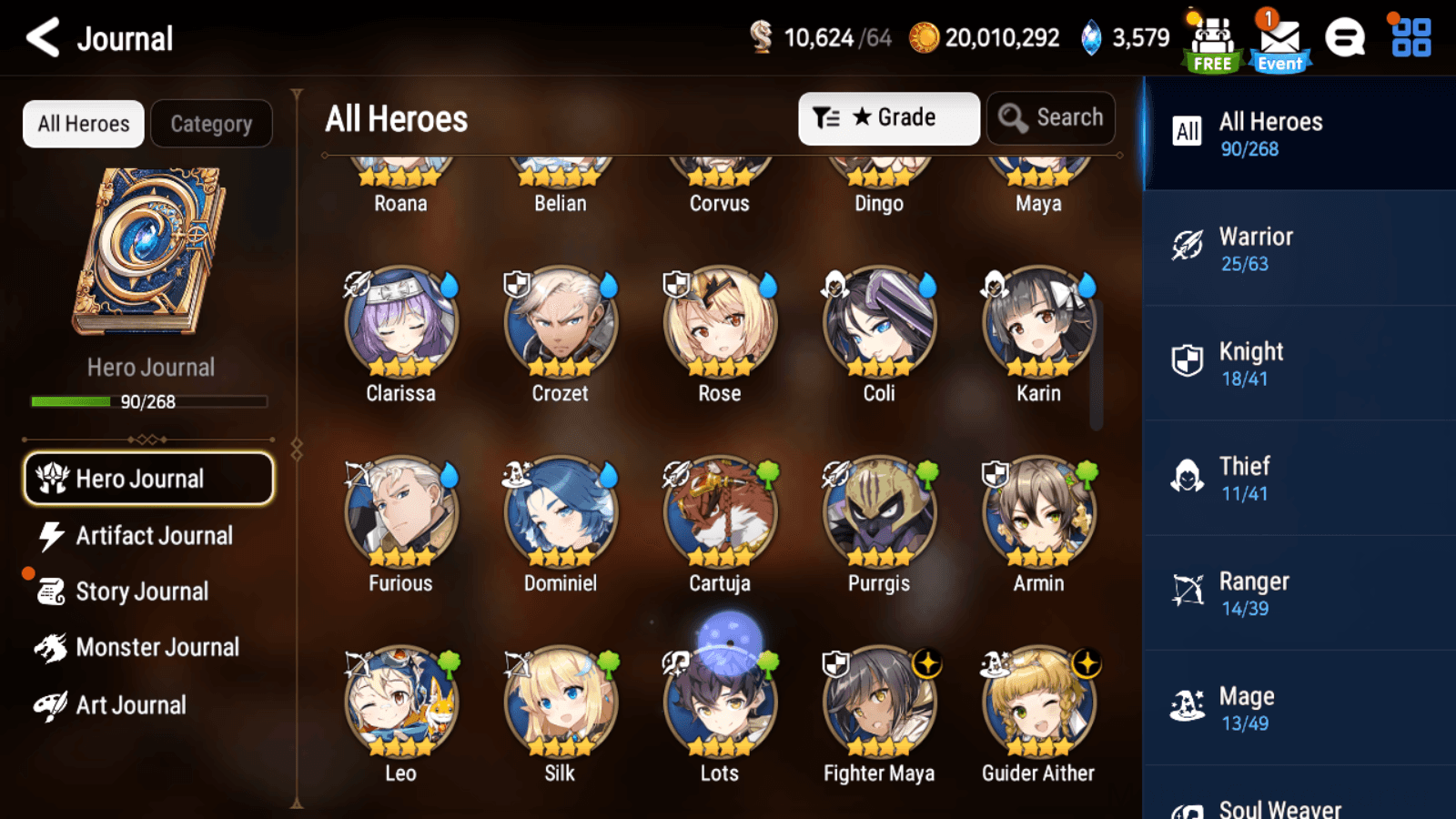
Task: Open the free gift box icon
Action: [1210, 36]
